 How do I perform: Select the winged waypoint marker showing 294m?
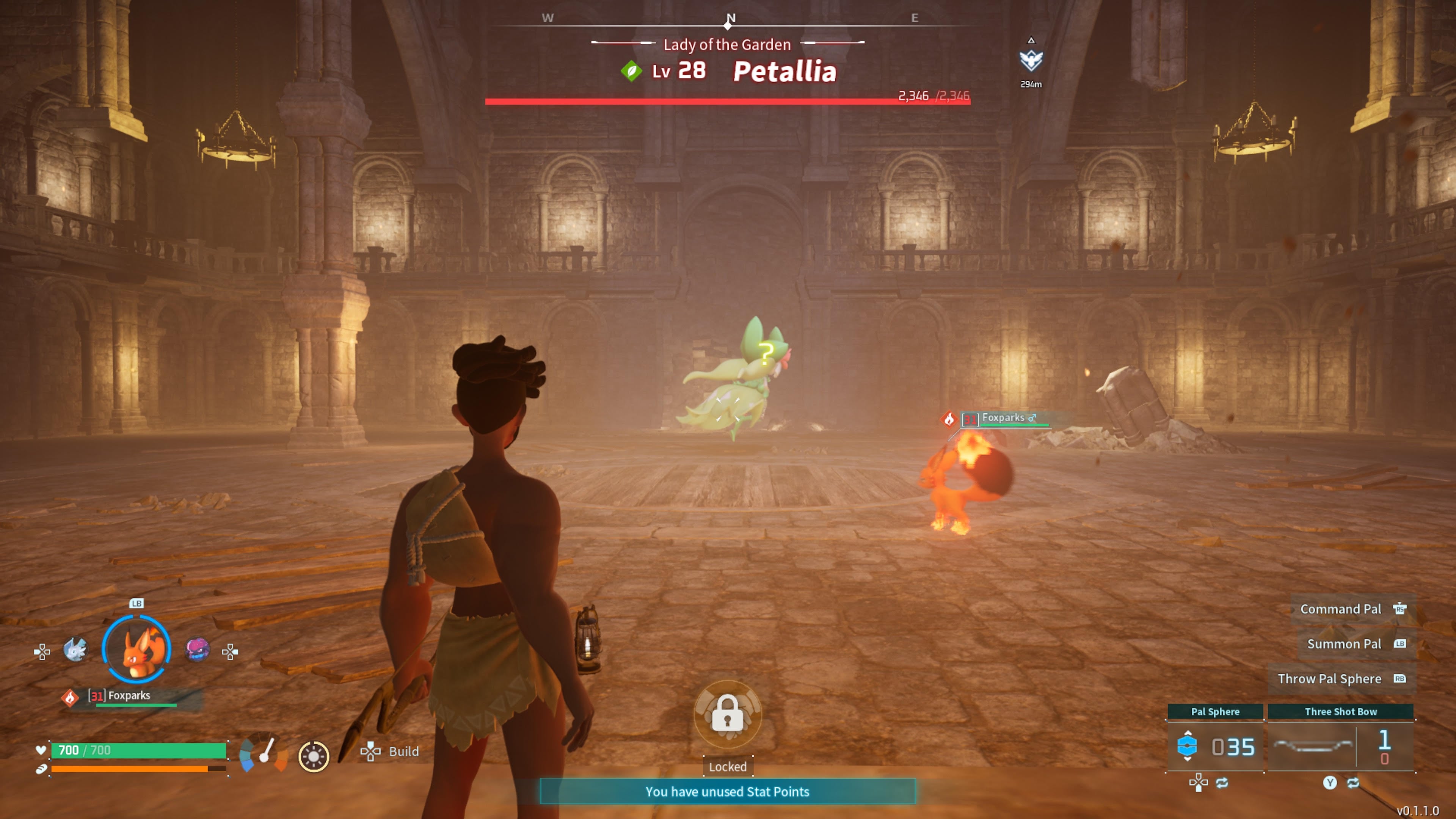[1031, 61]
